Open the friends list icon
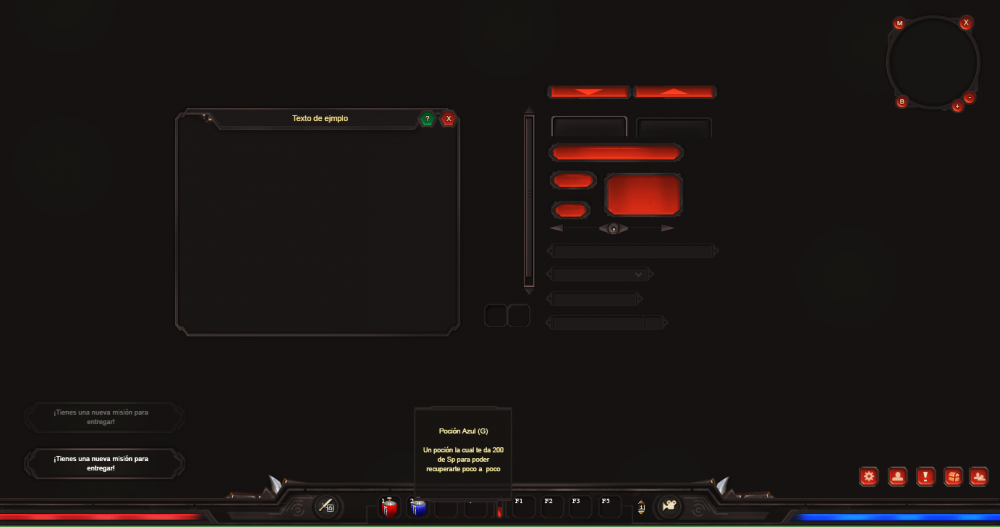 (979, 477)
